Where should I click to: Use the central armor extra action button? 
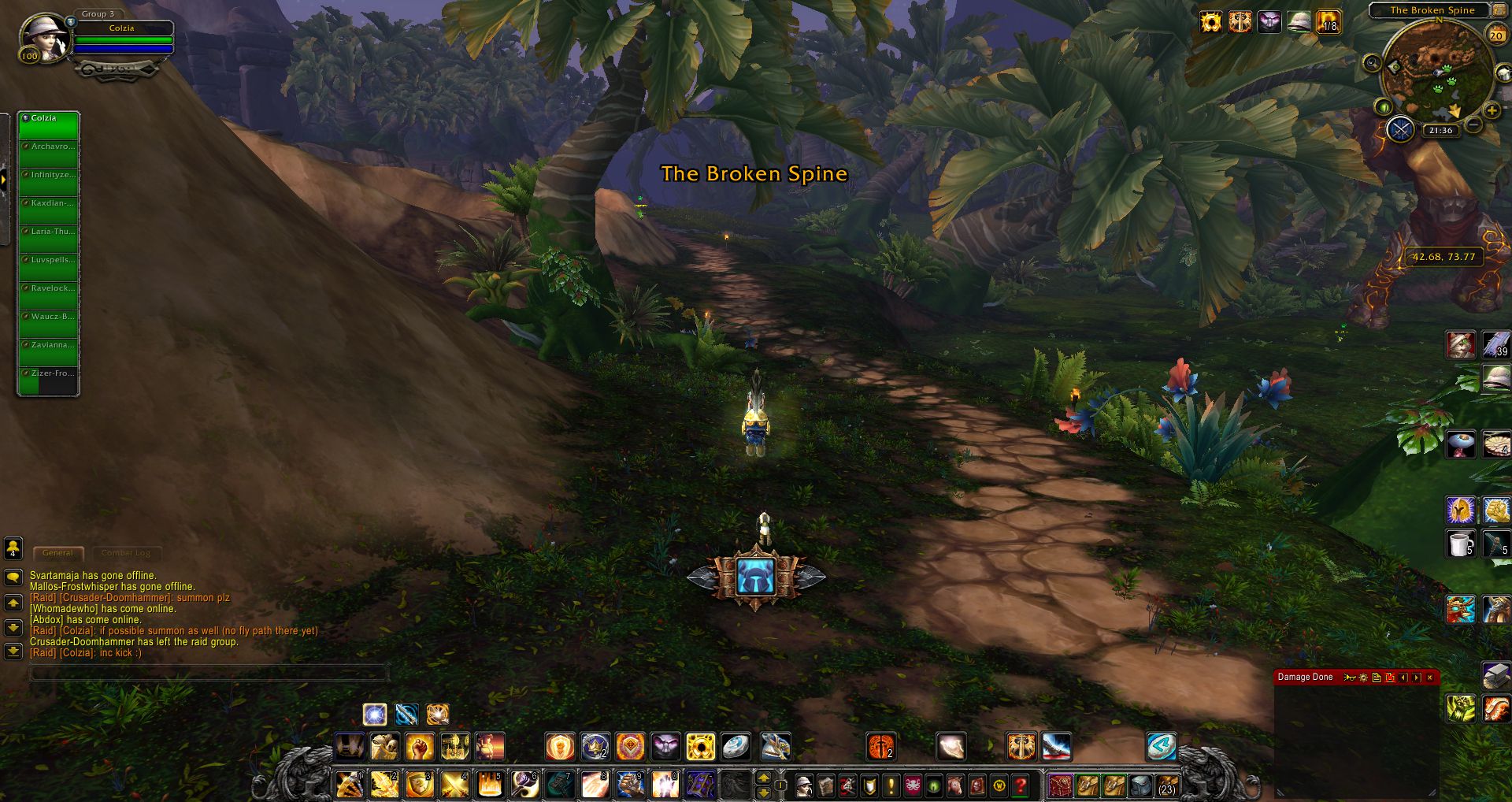tap(756, 576)
